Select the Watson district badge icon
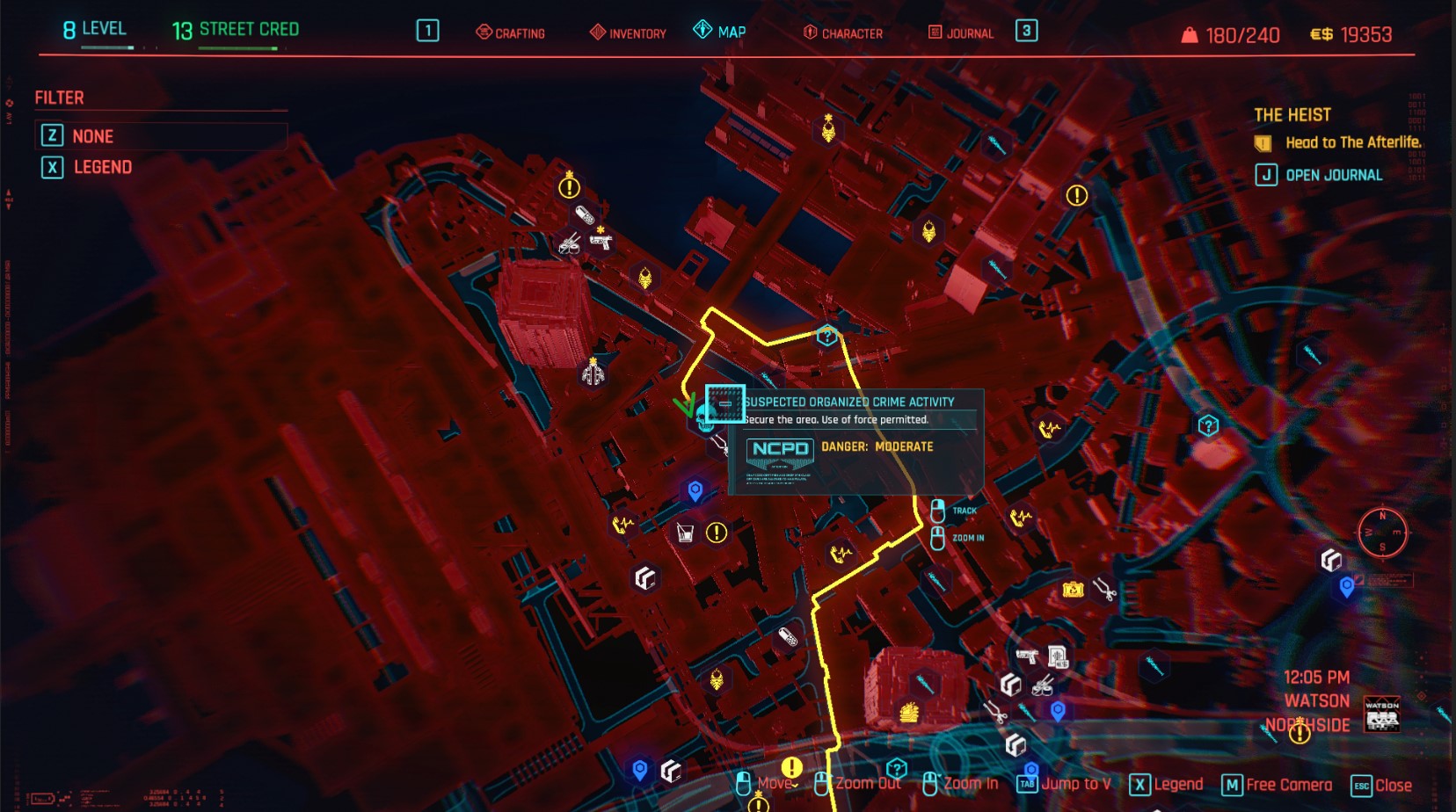Image resolution: width=1456 pixels, height=812 pixels. [x=1382, y=714]
